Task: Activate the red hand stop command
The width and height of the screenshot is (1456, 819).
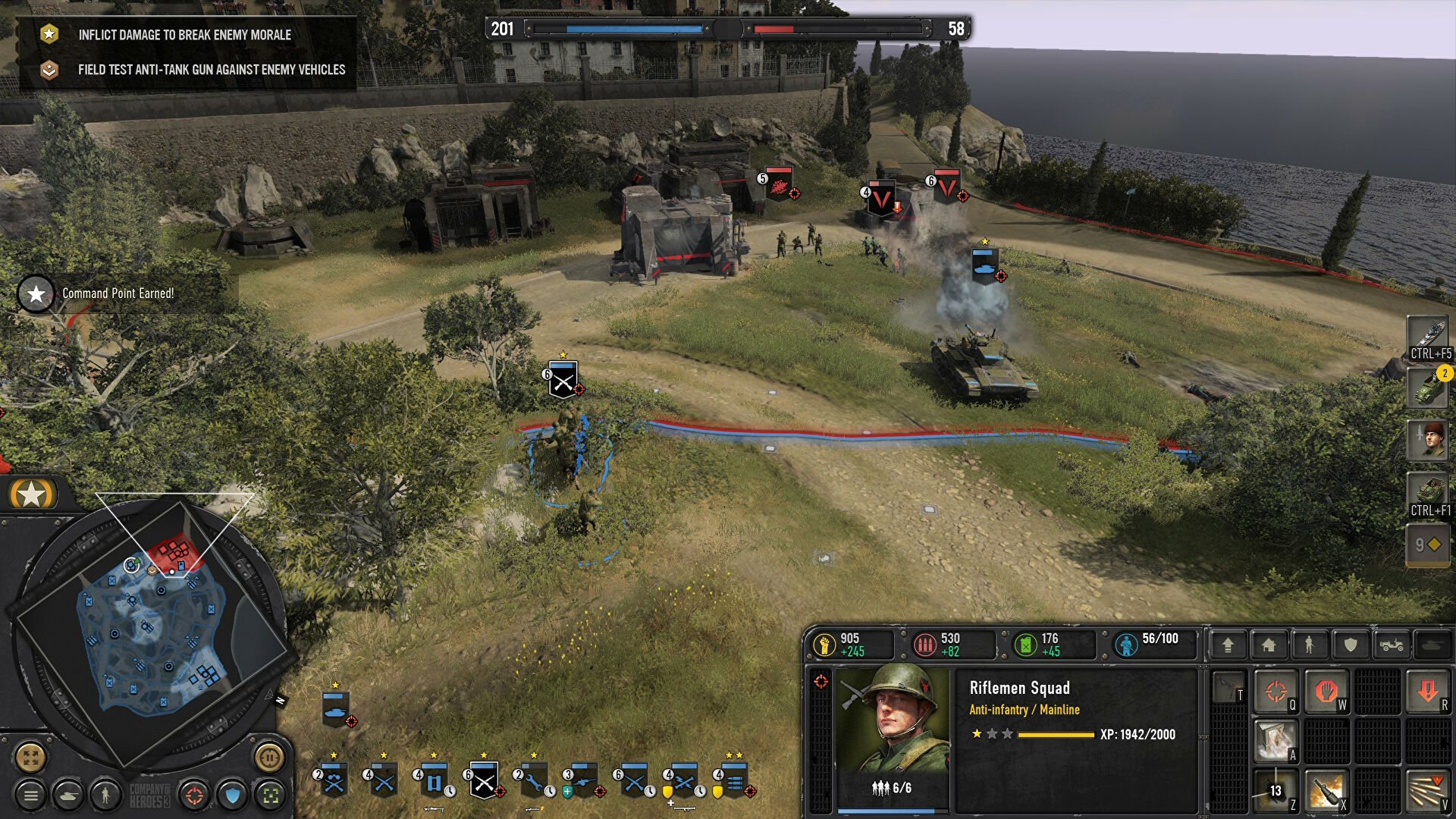Action: pyautogui.click(x=1326, y=691)
